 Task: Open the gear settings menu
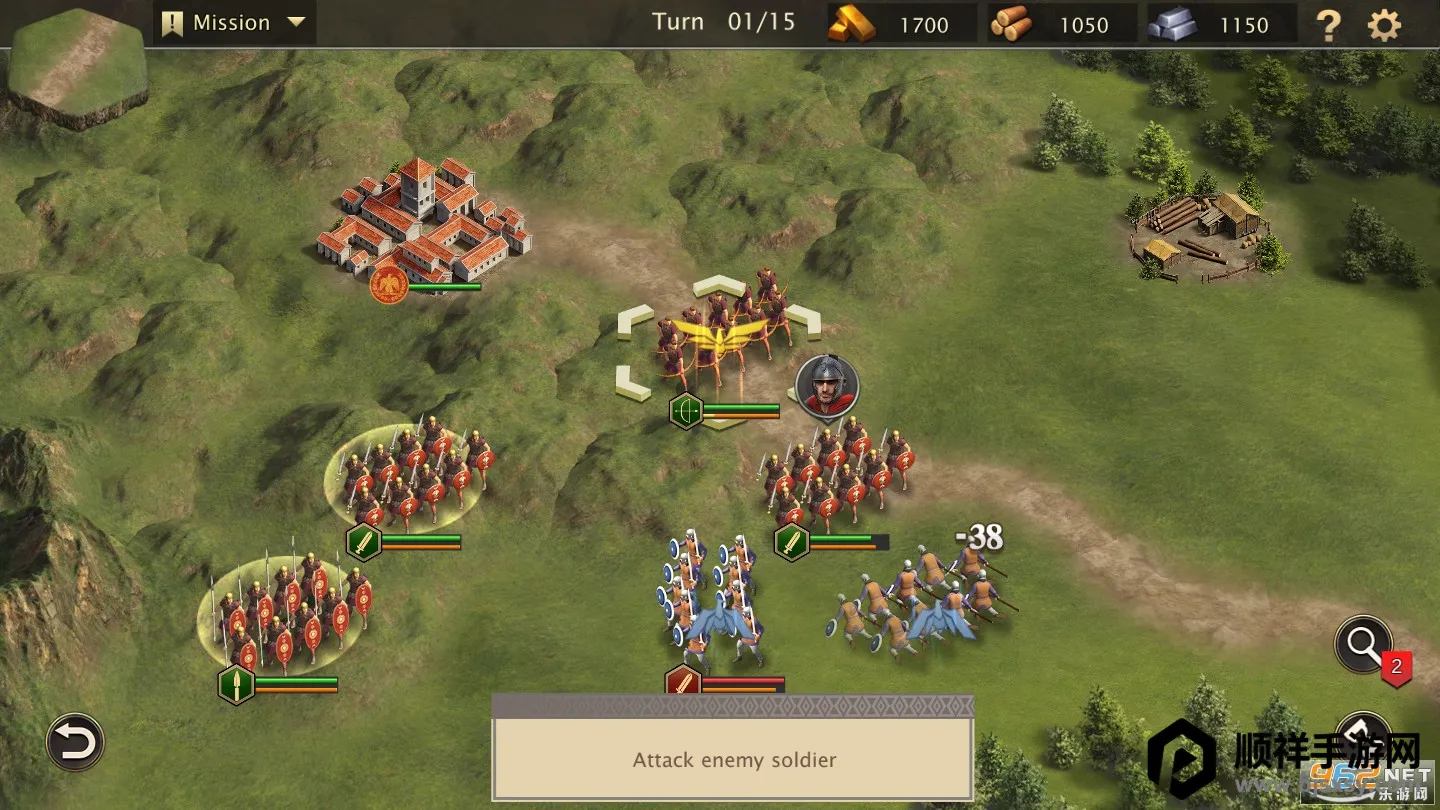1384,25
